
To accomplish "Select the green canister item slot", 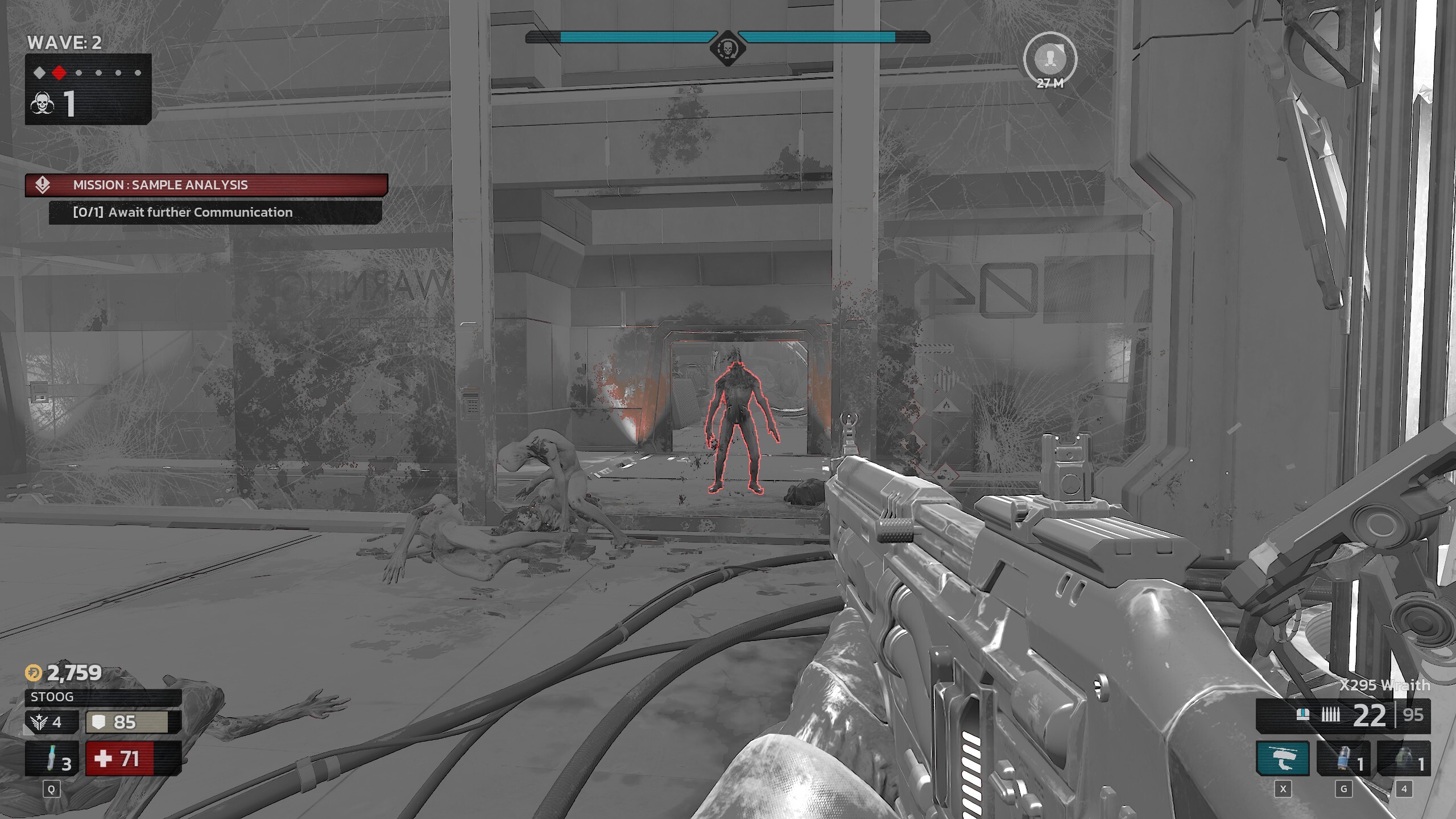I will pyautogui.click(x=1404, y=759).
